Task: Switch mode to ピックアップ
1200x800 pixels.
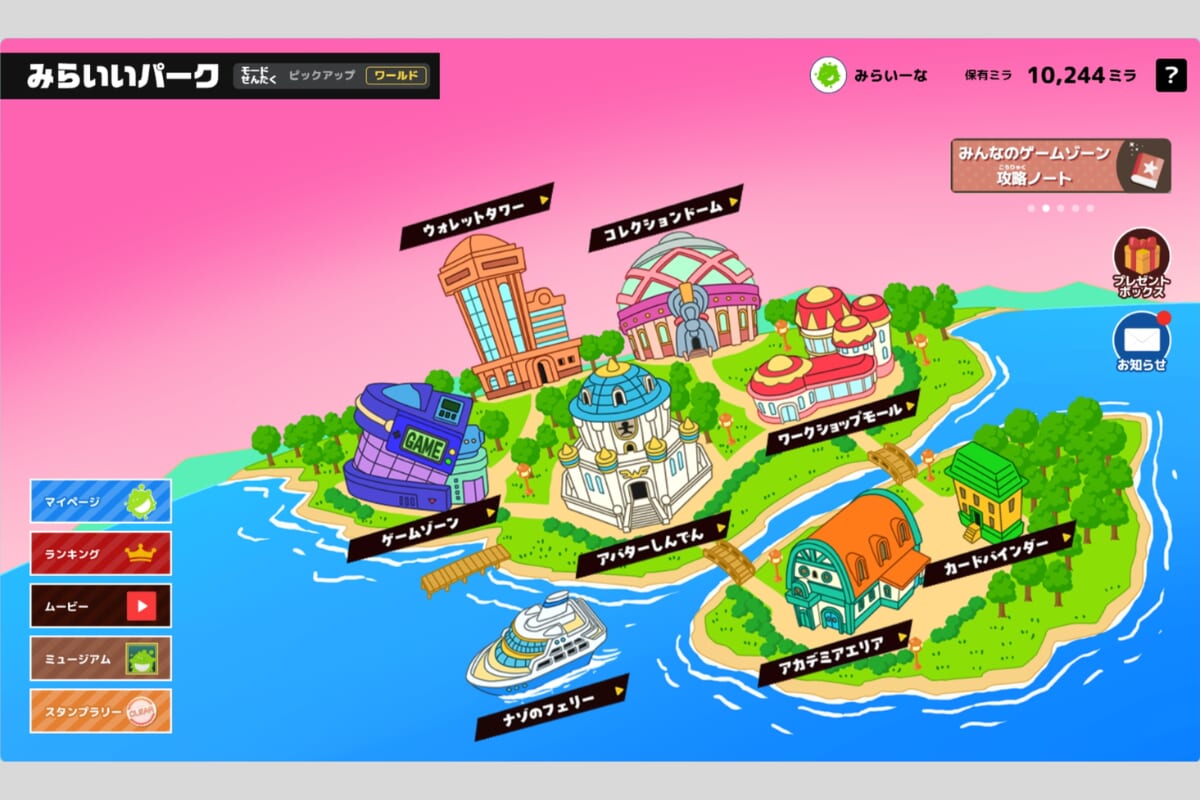Action: coord(321,76)
